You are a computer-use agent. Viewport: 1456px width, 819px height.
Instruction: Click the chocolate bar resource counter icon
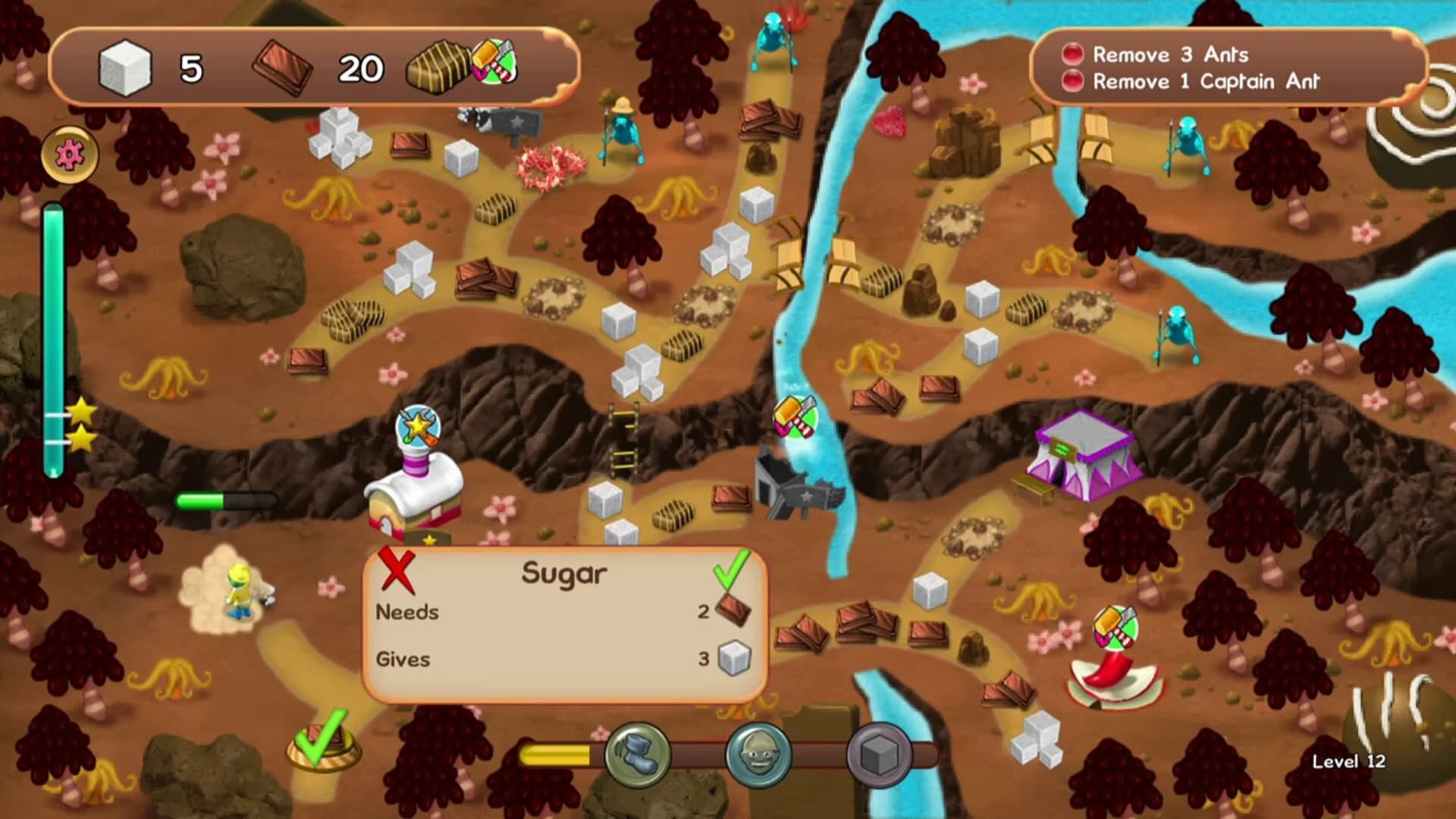click(x=281, y=67)
